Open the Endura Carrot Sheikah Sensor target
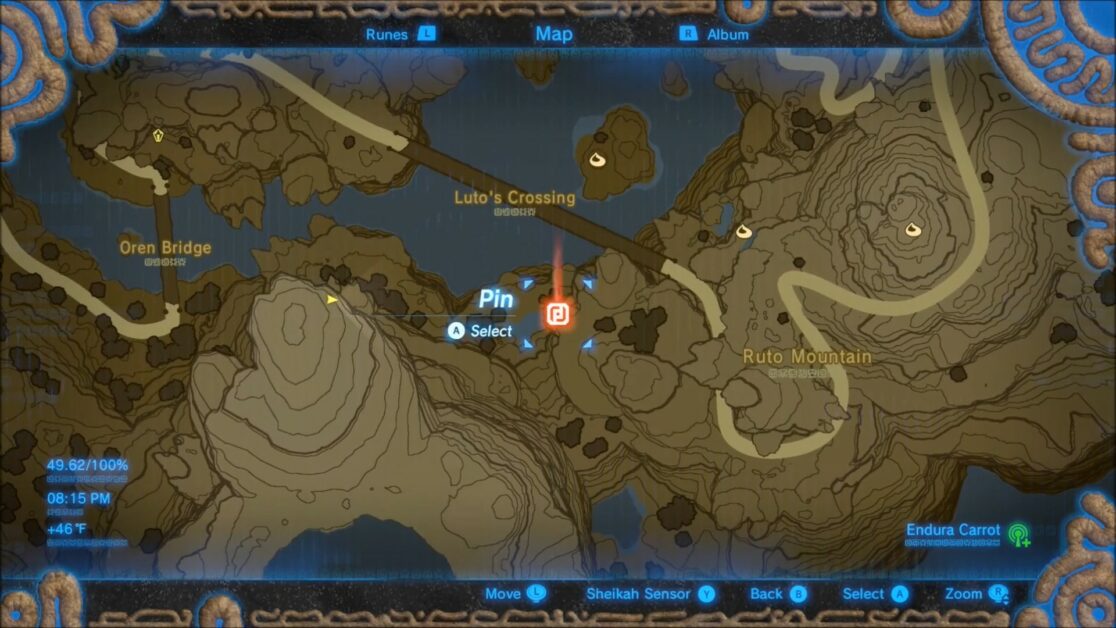 (1019, 533)
